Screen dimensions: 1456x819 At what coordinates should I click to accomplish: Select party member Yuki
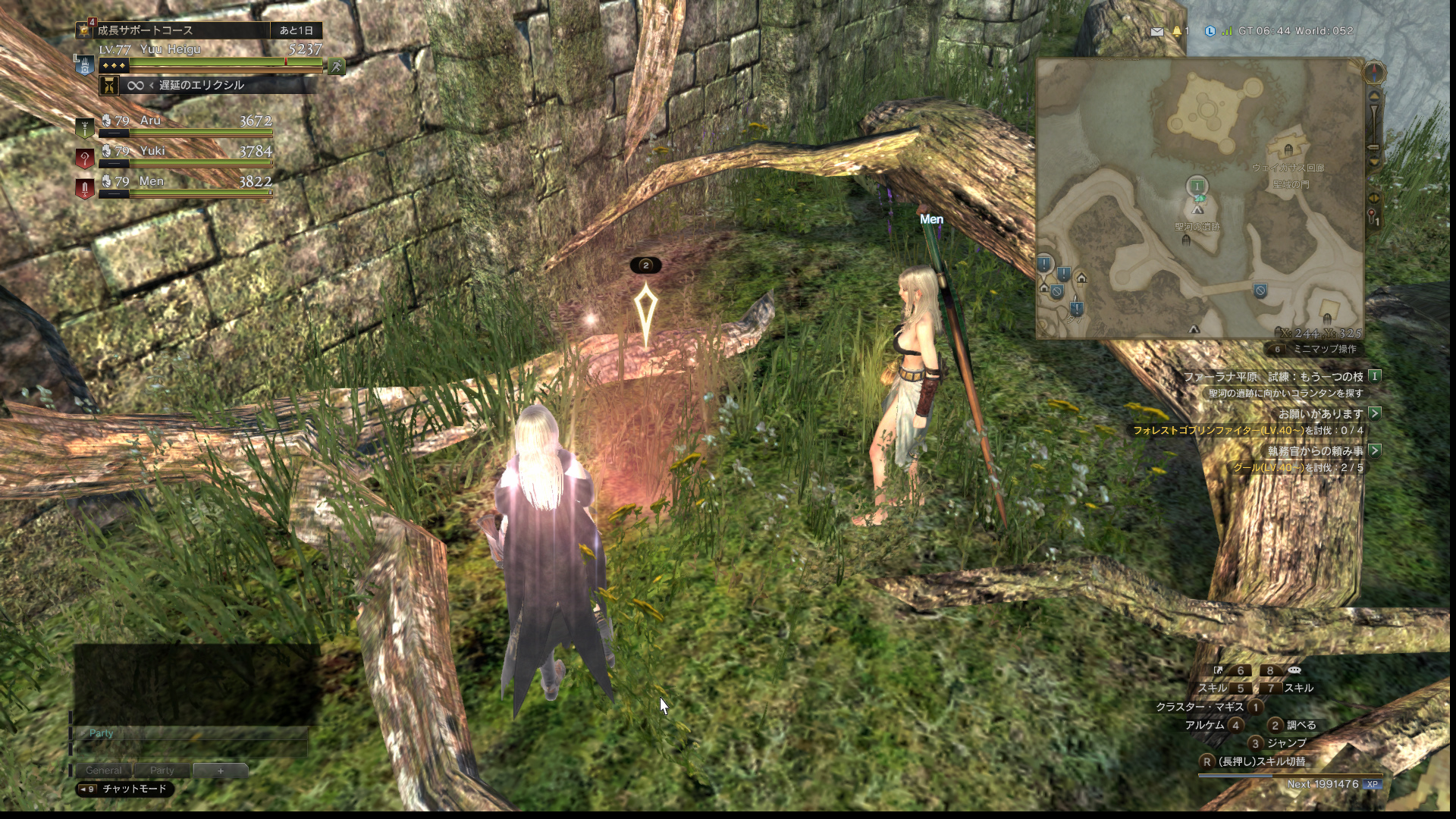click(x=174, y=152)
